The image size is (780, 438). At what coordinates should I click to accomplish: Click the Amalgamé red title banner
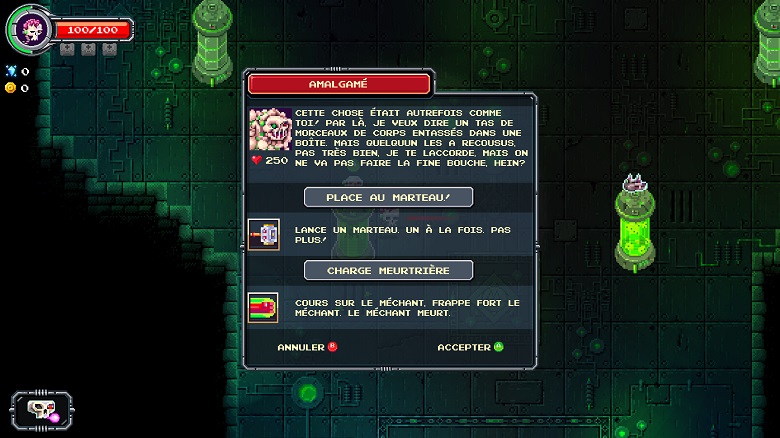point(339,84)
